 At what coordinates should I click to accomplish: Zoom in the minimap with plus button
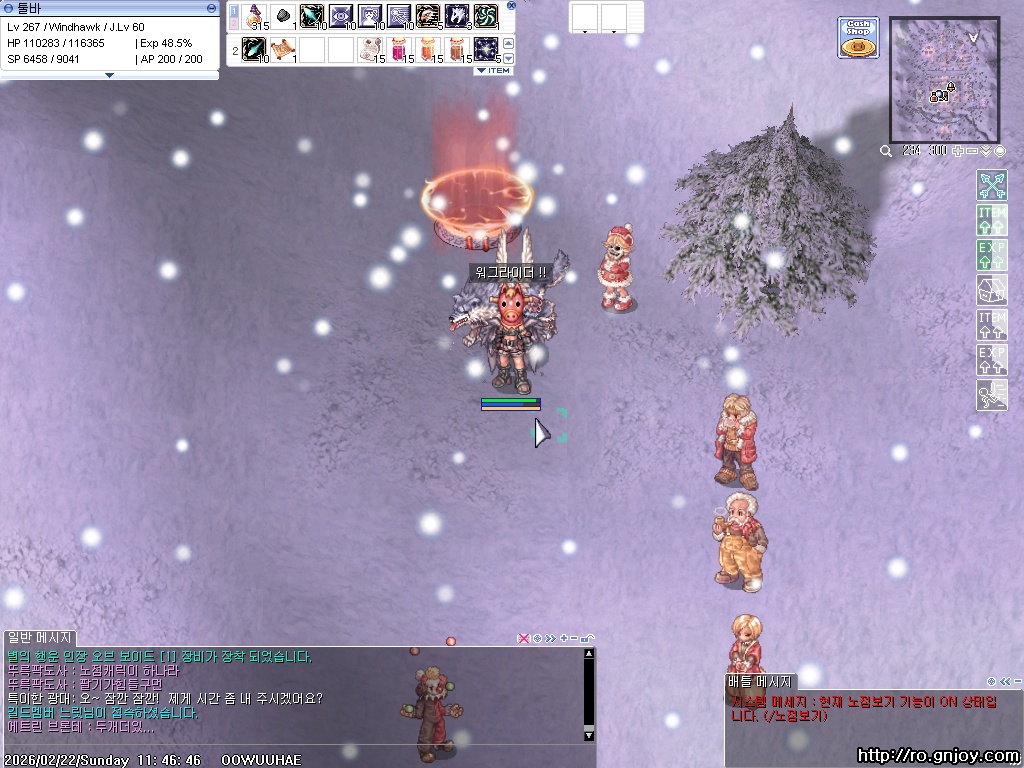pyautogui.click(x=958, y=151)
